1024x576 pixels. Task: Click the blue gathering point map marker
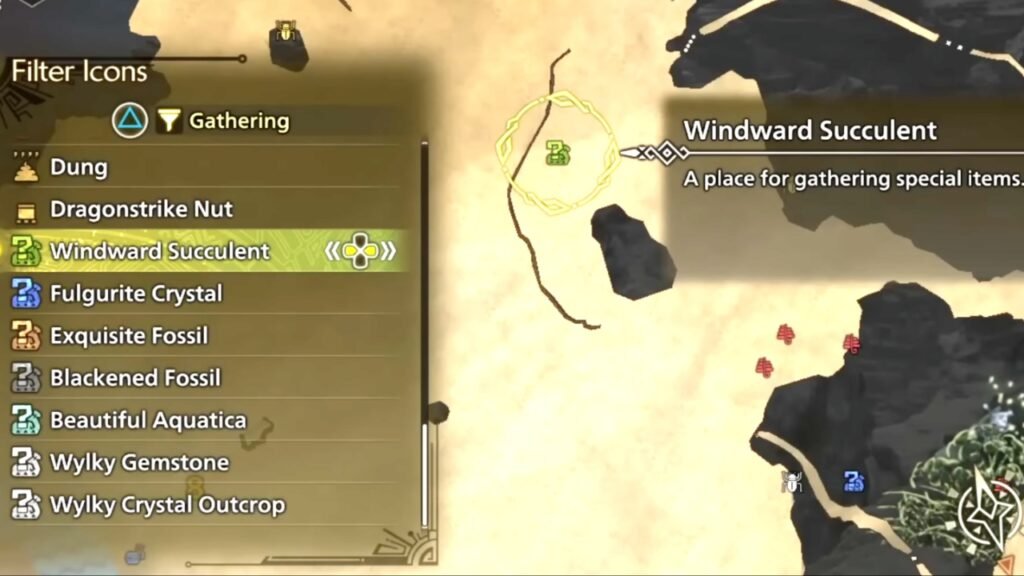tap(853, 482)
